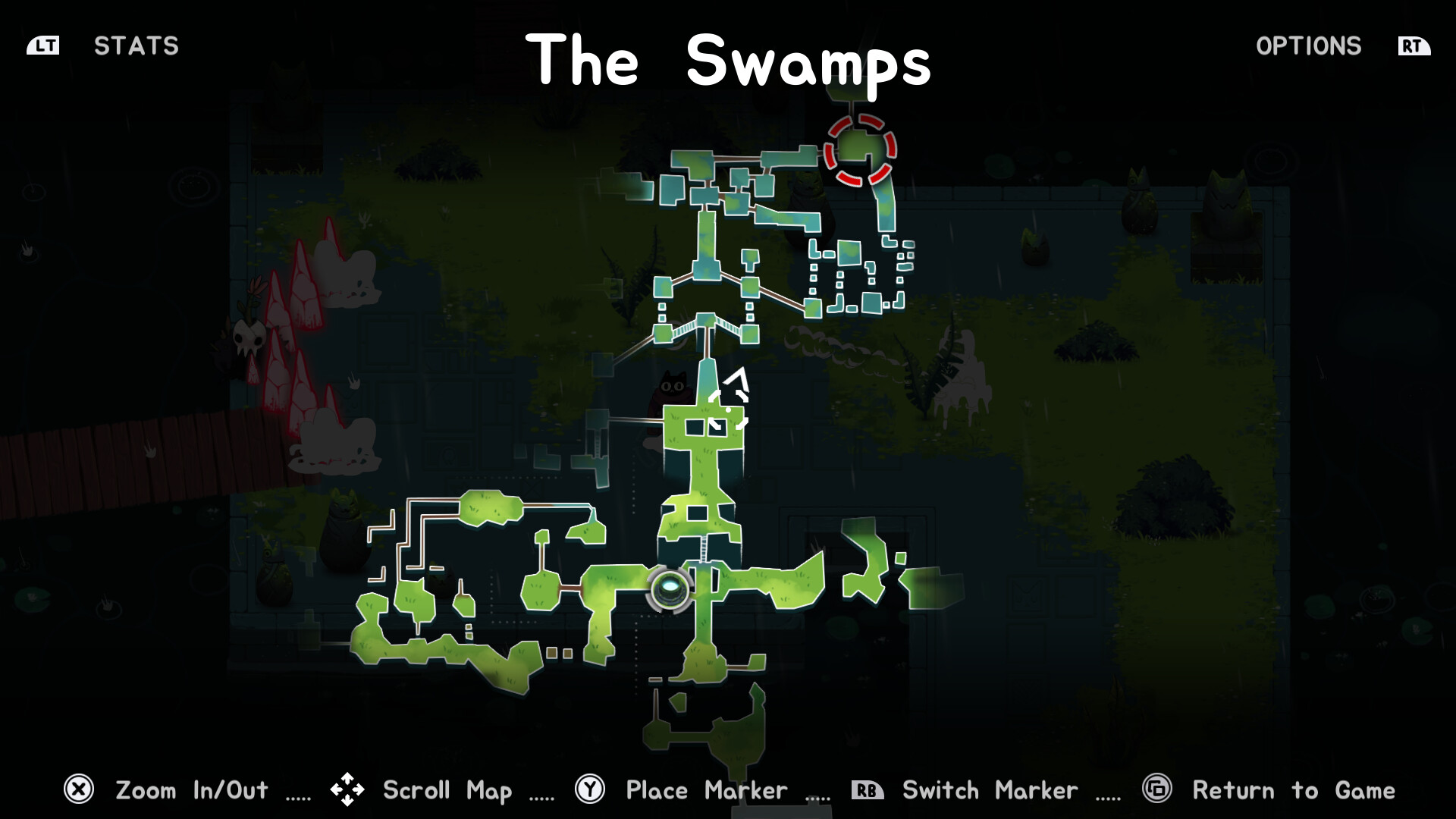
Task: Open the OPTIONS screen
Action: 1309,46
